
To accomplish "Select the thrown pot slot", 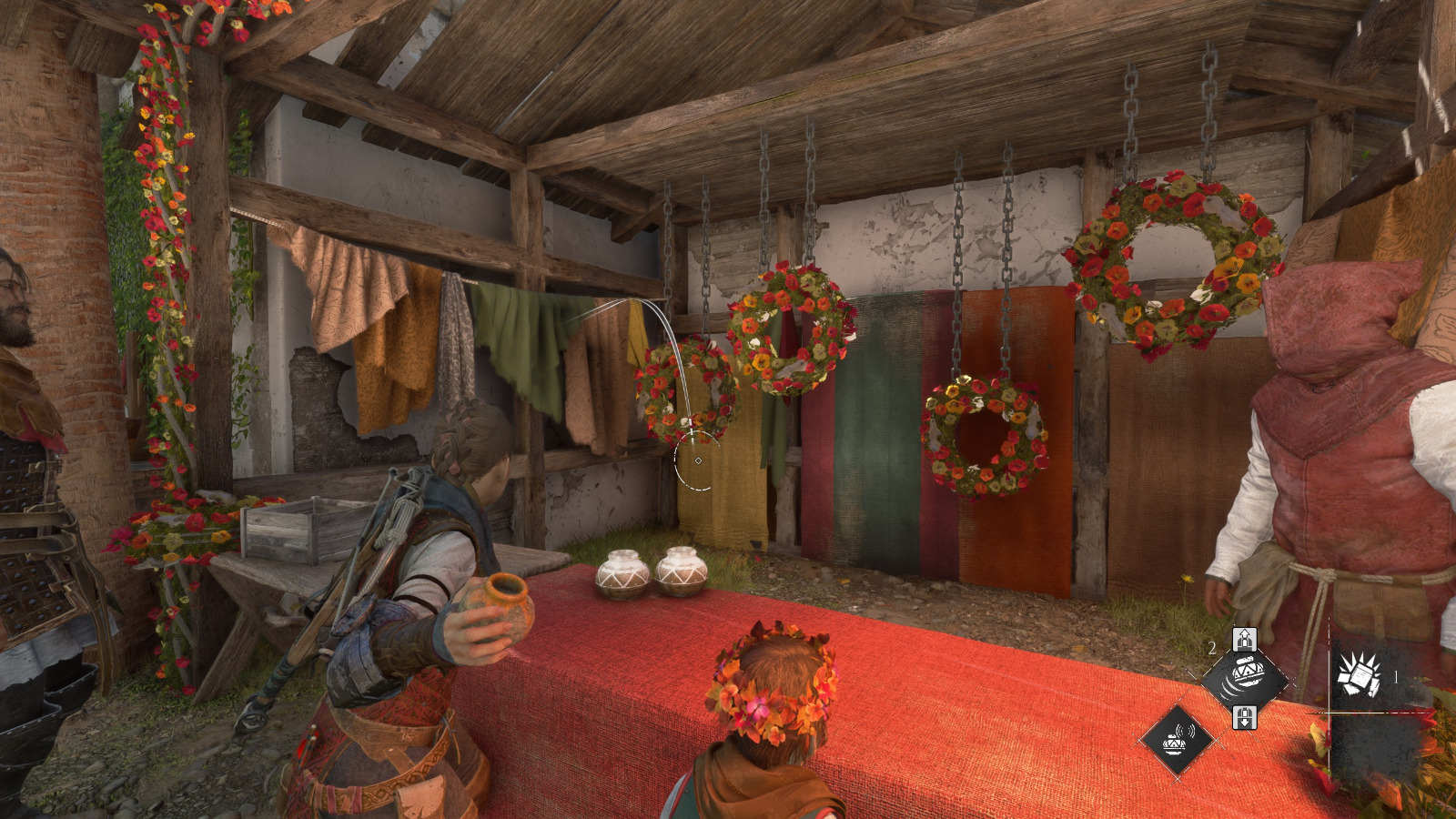I will click(1245, 678).
